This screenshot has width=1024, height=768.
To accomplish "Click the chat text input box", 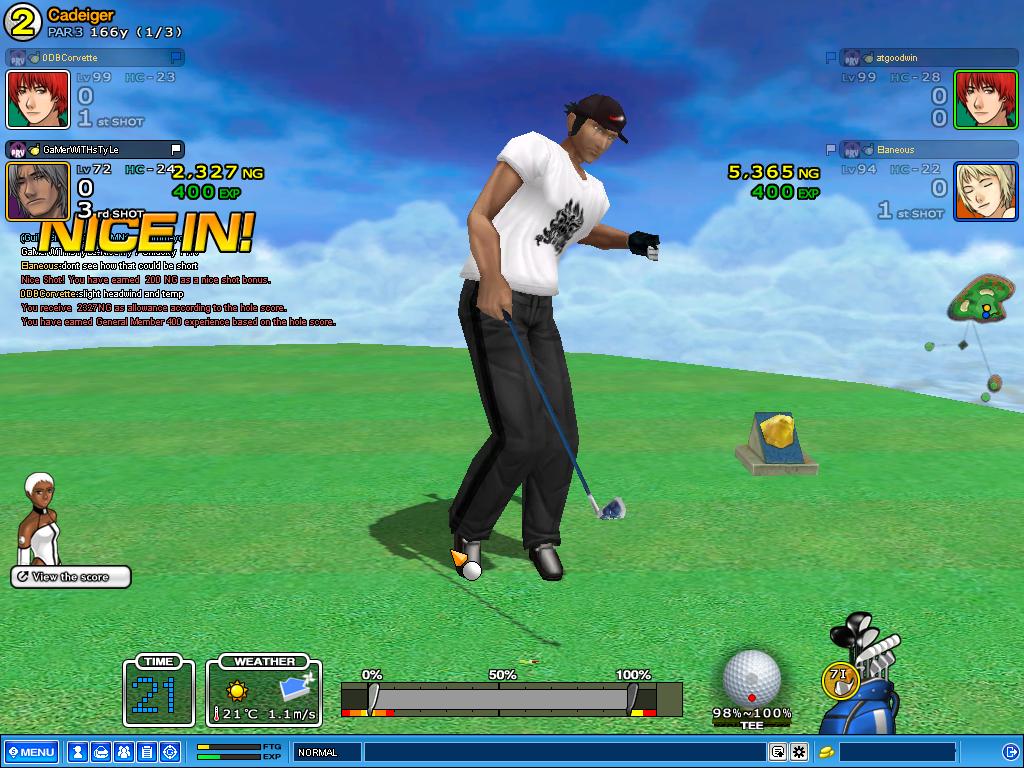I will (565, 752).
